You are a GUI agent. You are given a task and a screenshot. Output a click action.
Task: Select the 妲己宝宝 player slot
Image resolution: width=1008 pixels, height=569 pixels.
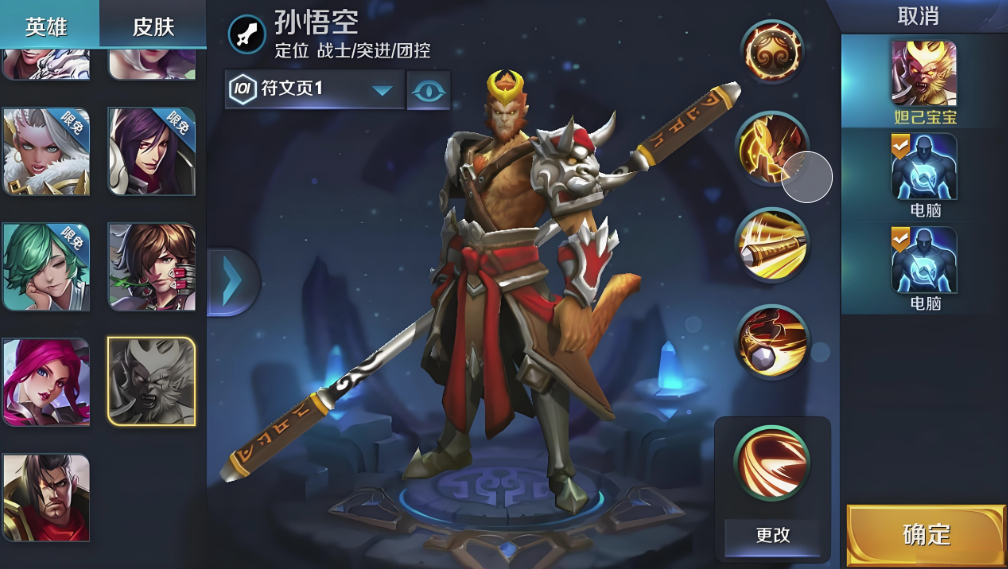[x=923, y=80]
